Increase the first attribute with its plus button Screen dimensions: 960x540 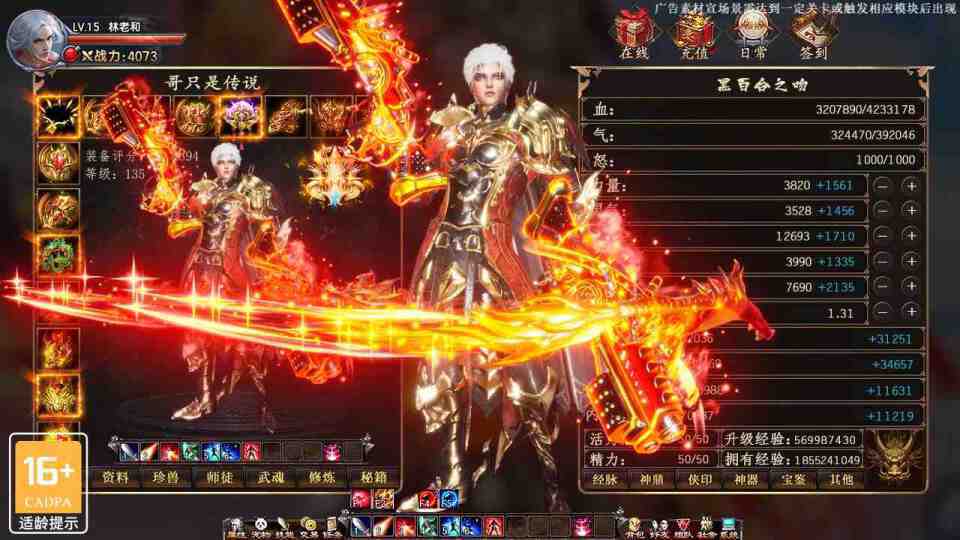tap(910, 185)
